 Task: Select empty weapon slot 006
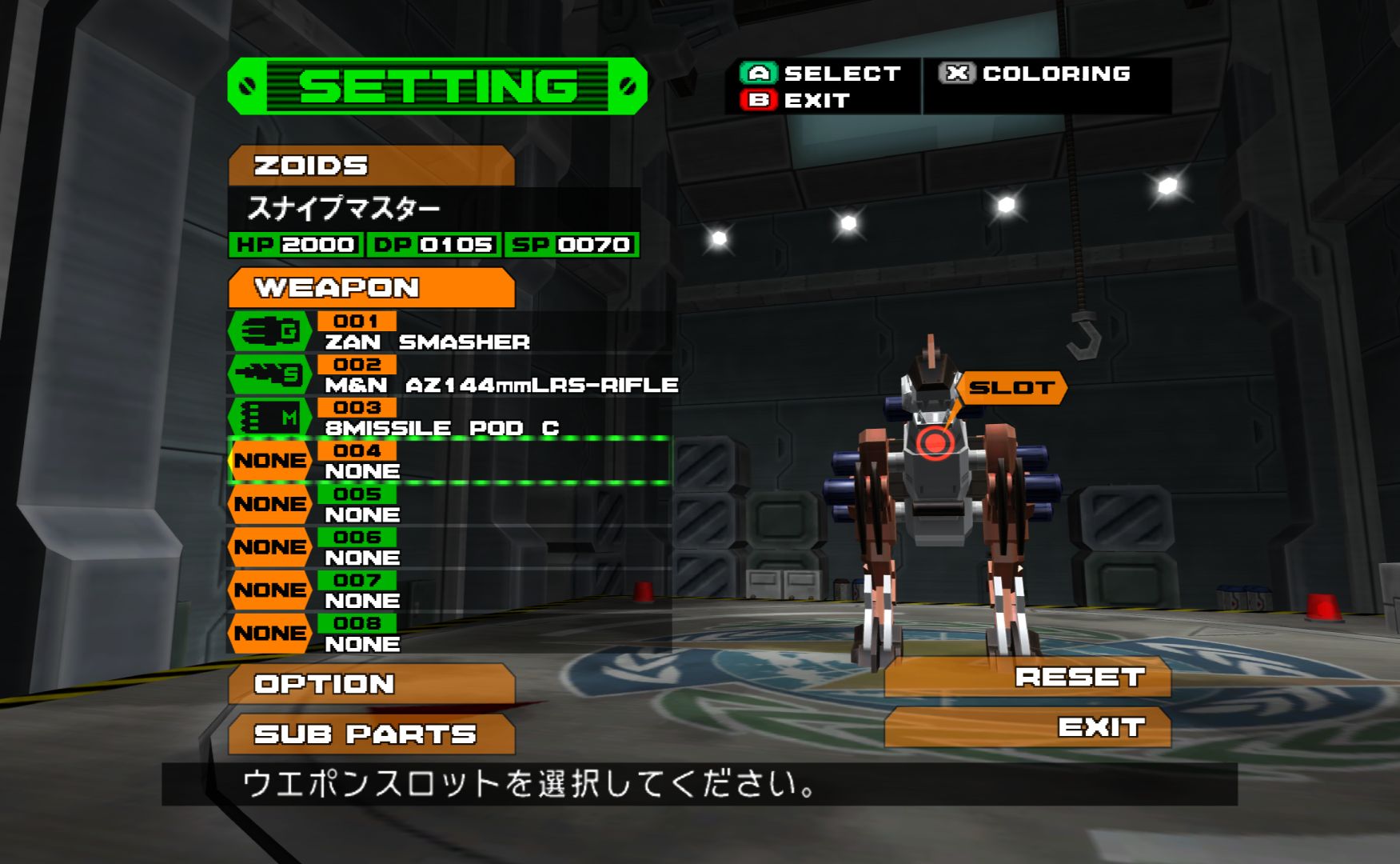(448, 548)
